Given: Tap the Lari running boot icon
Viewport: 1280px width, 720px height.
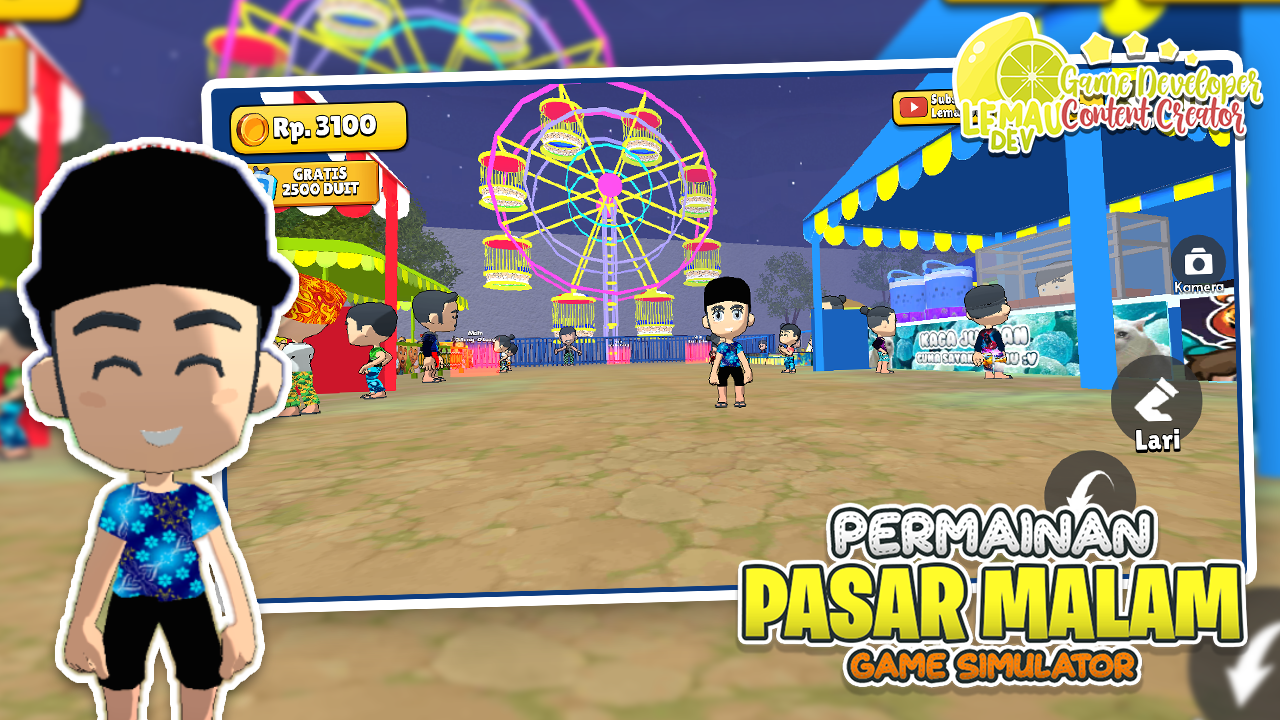Looking at the screenshot, I should pos(1159,402).
